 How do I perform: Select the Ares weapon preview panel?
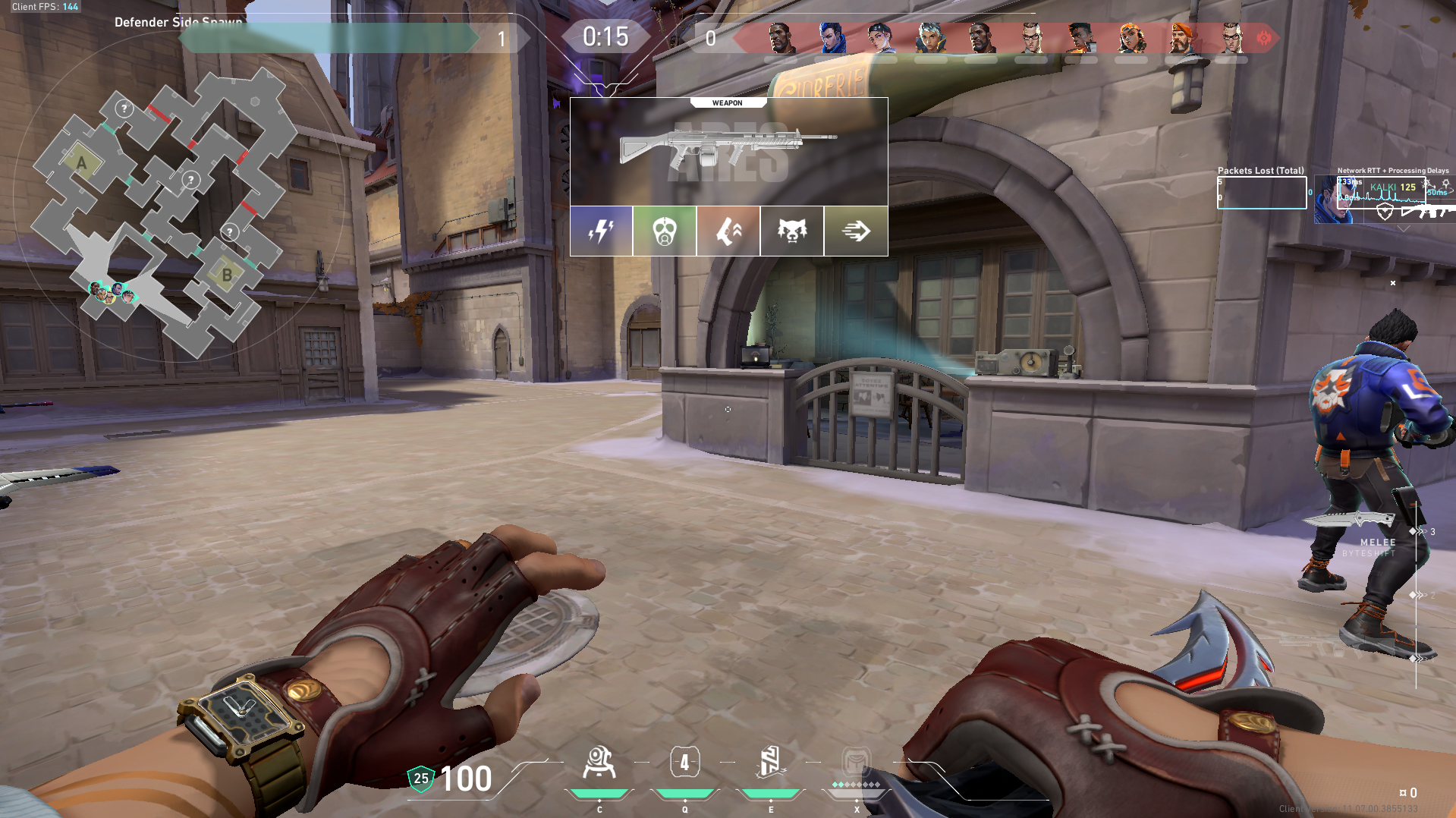728,152
